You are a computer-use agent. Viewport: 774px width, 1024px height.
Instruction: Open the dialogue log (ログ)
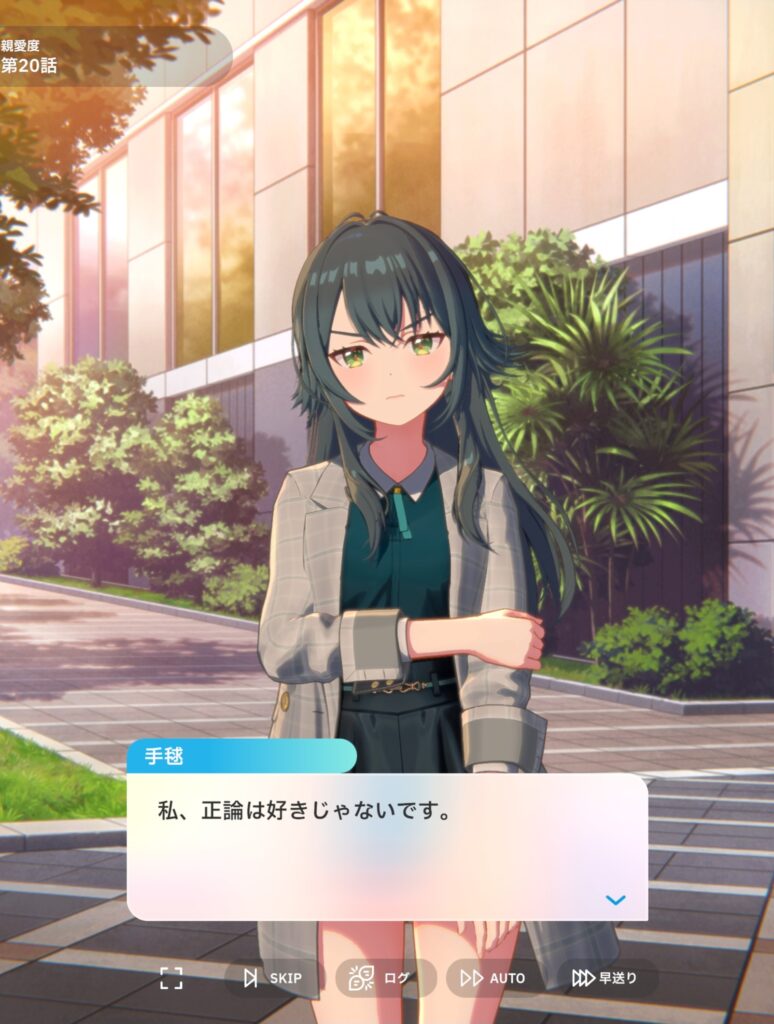(x=383, y=978)
